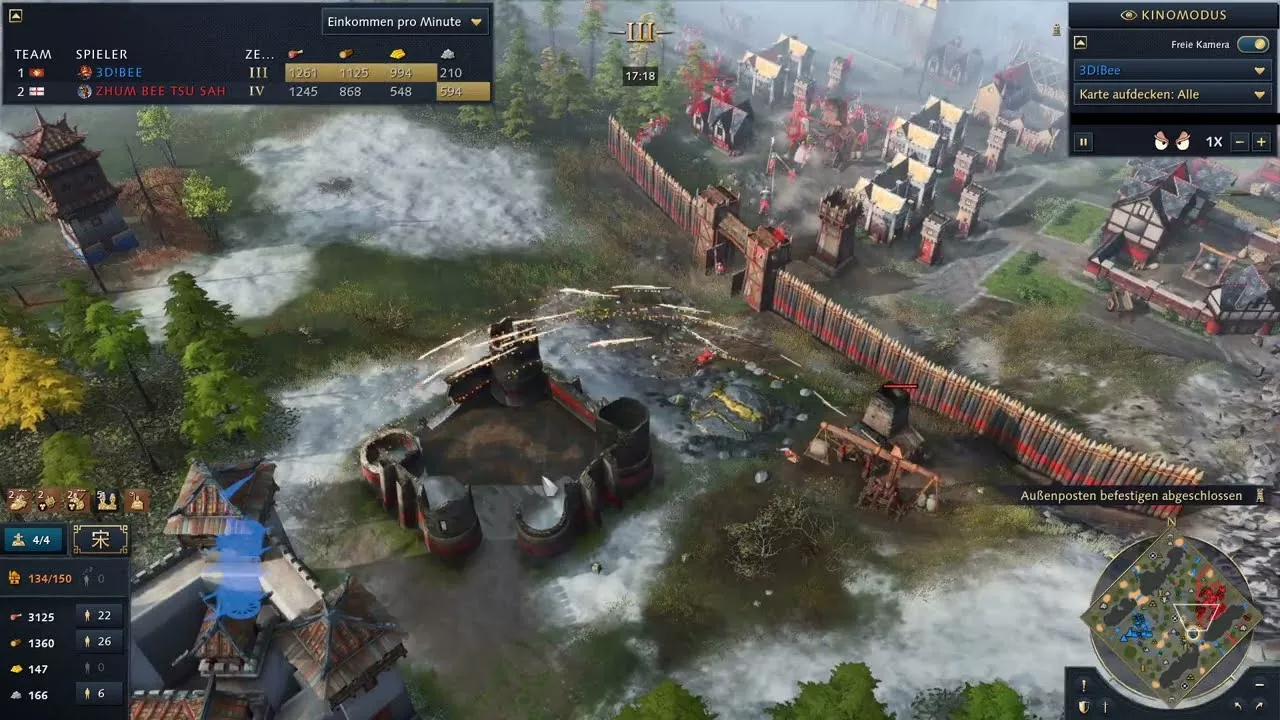The width and height of the screenshot is (1280, 720).
Task: Click the Song dynasty emblem button
Action: [100, 540]
